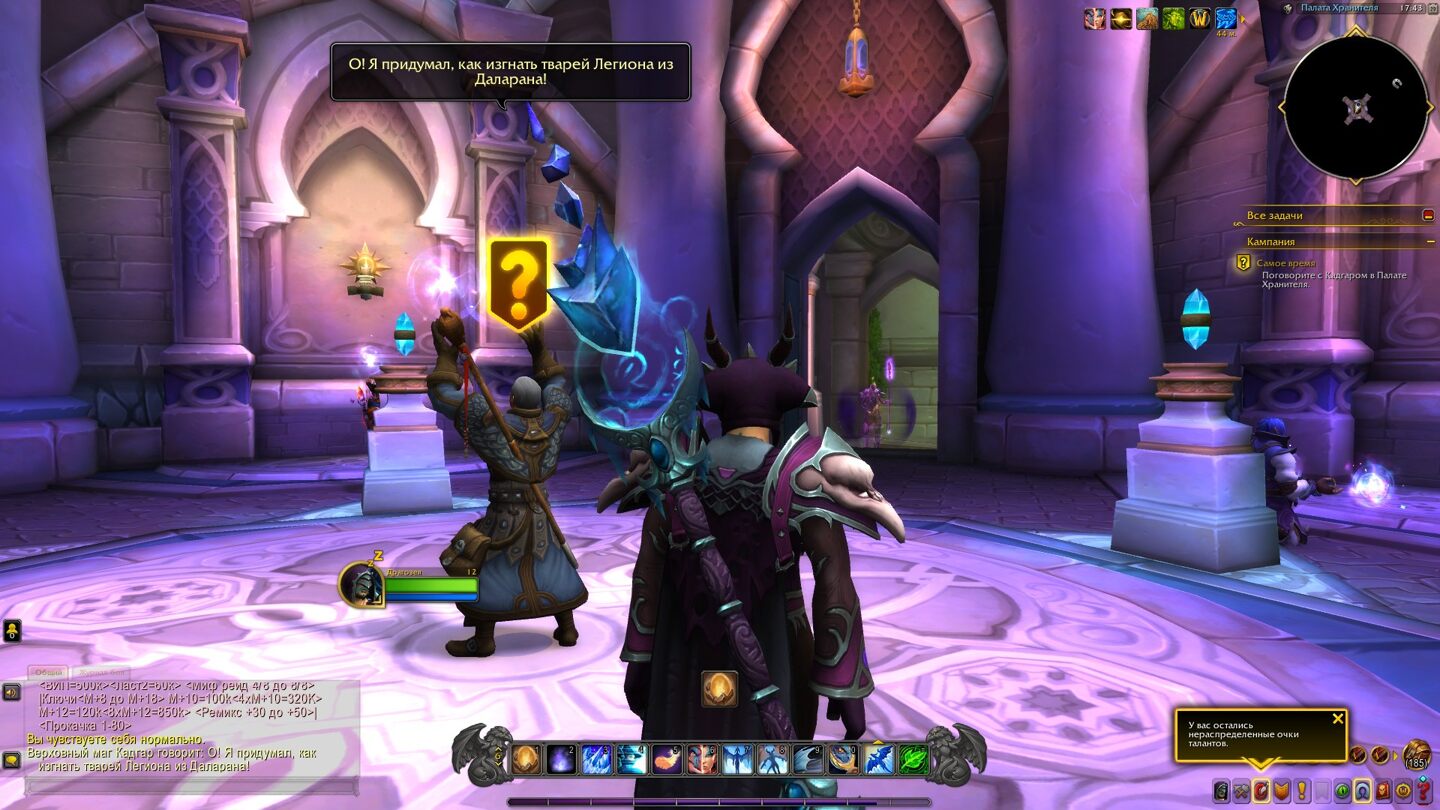Open the chat speech bubble button
1440x810 pixels.
(11, 760)
